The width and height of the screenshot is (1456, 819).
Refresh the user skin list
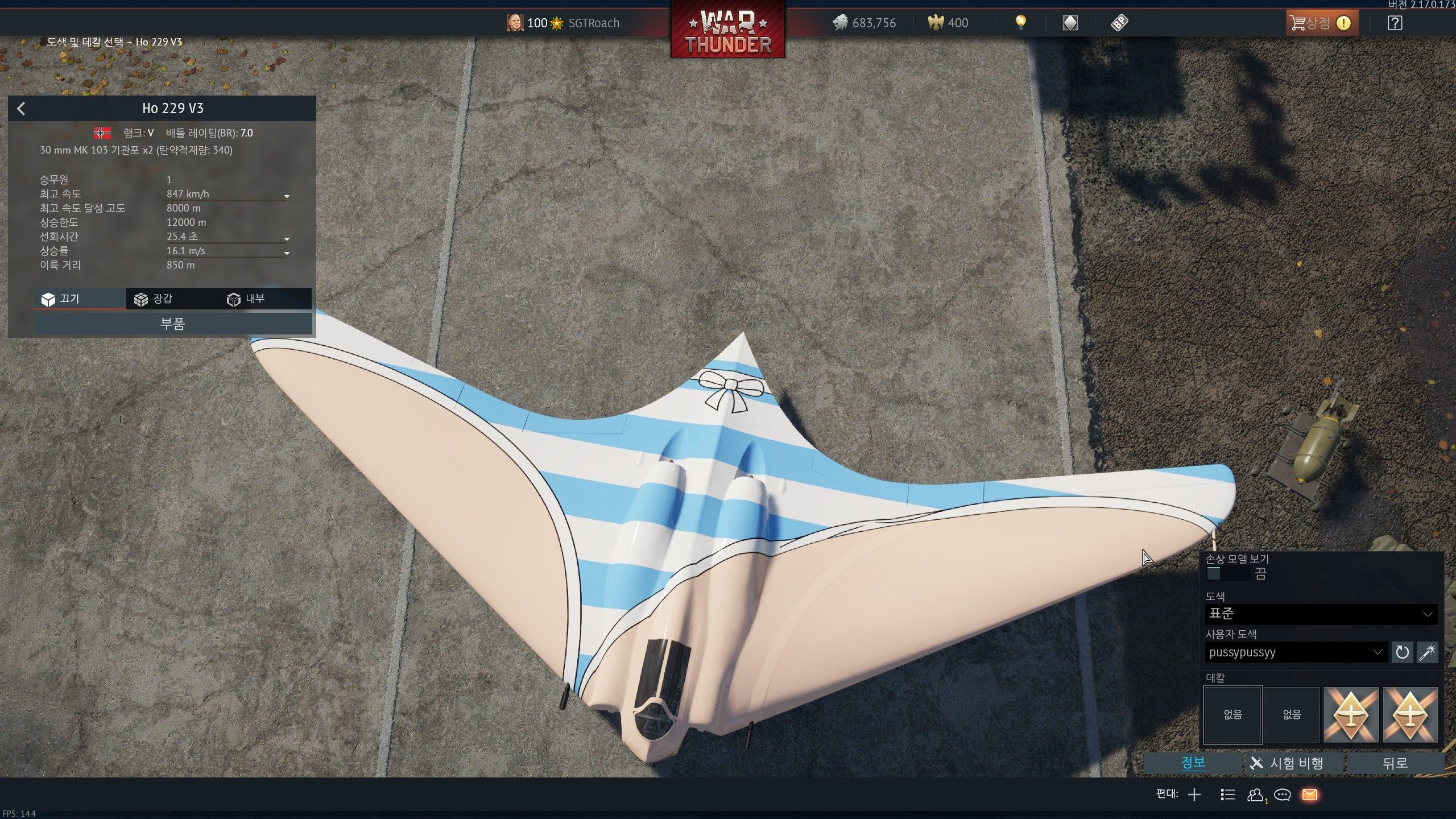1402,652
